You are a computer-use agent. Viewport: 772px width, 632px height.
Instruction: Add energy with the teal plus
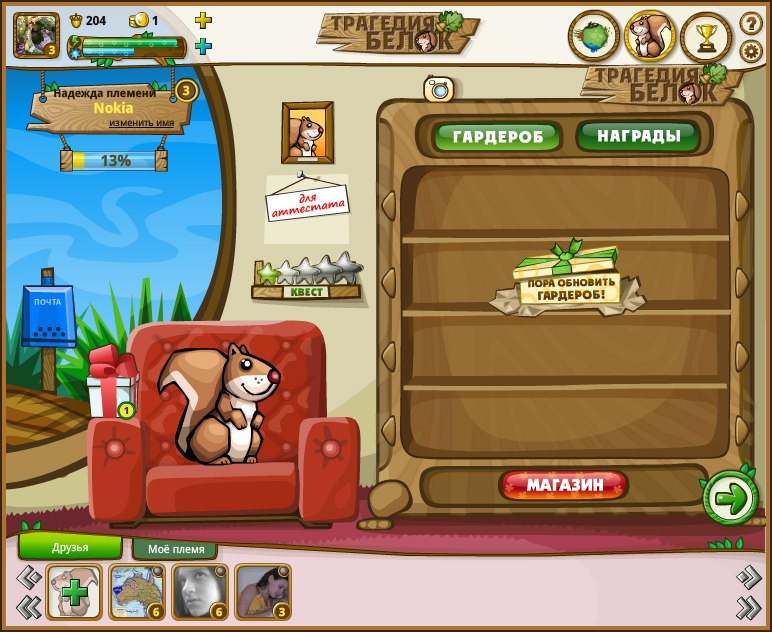point(203,46)
